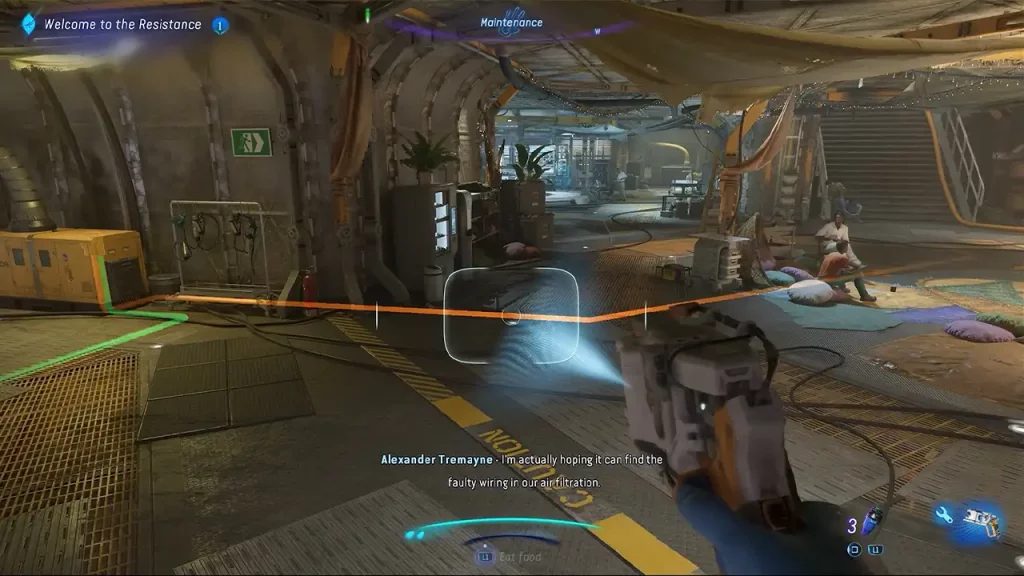Open the Welcome to the Resistance quest tracker
Viewport: 1024px width, 576px height.
122,25
